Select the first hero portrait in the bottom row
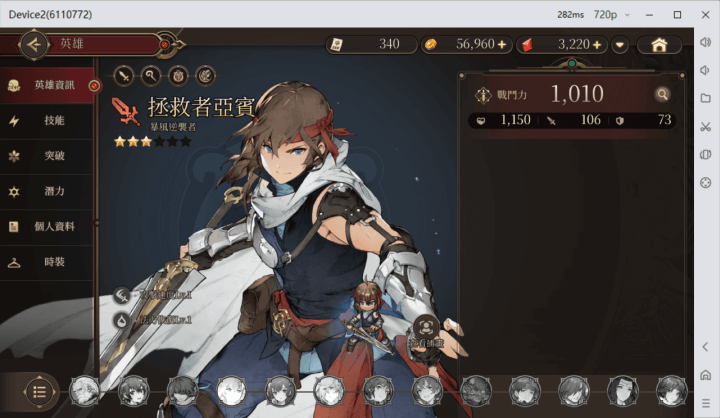720x418 pixels. 83,390
